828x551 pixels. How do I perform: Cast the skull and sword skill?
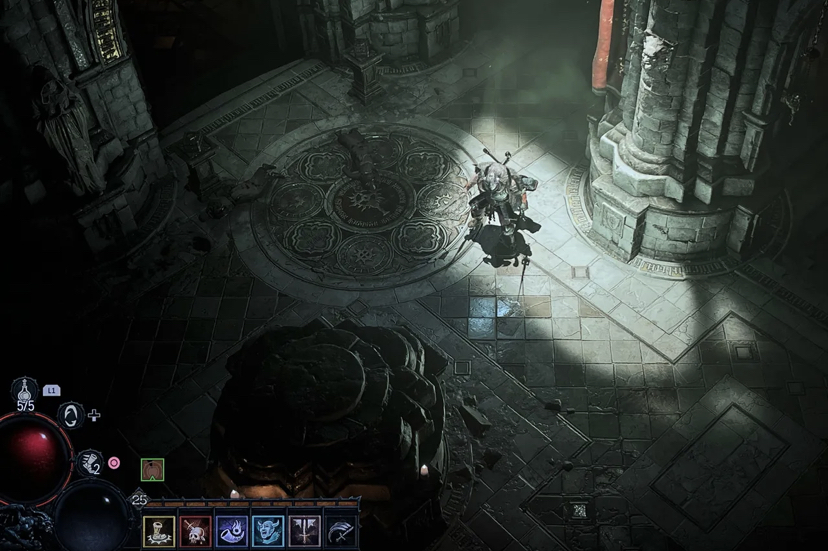pyautogui.click(x=196, y=530)
